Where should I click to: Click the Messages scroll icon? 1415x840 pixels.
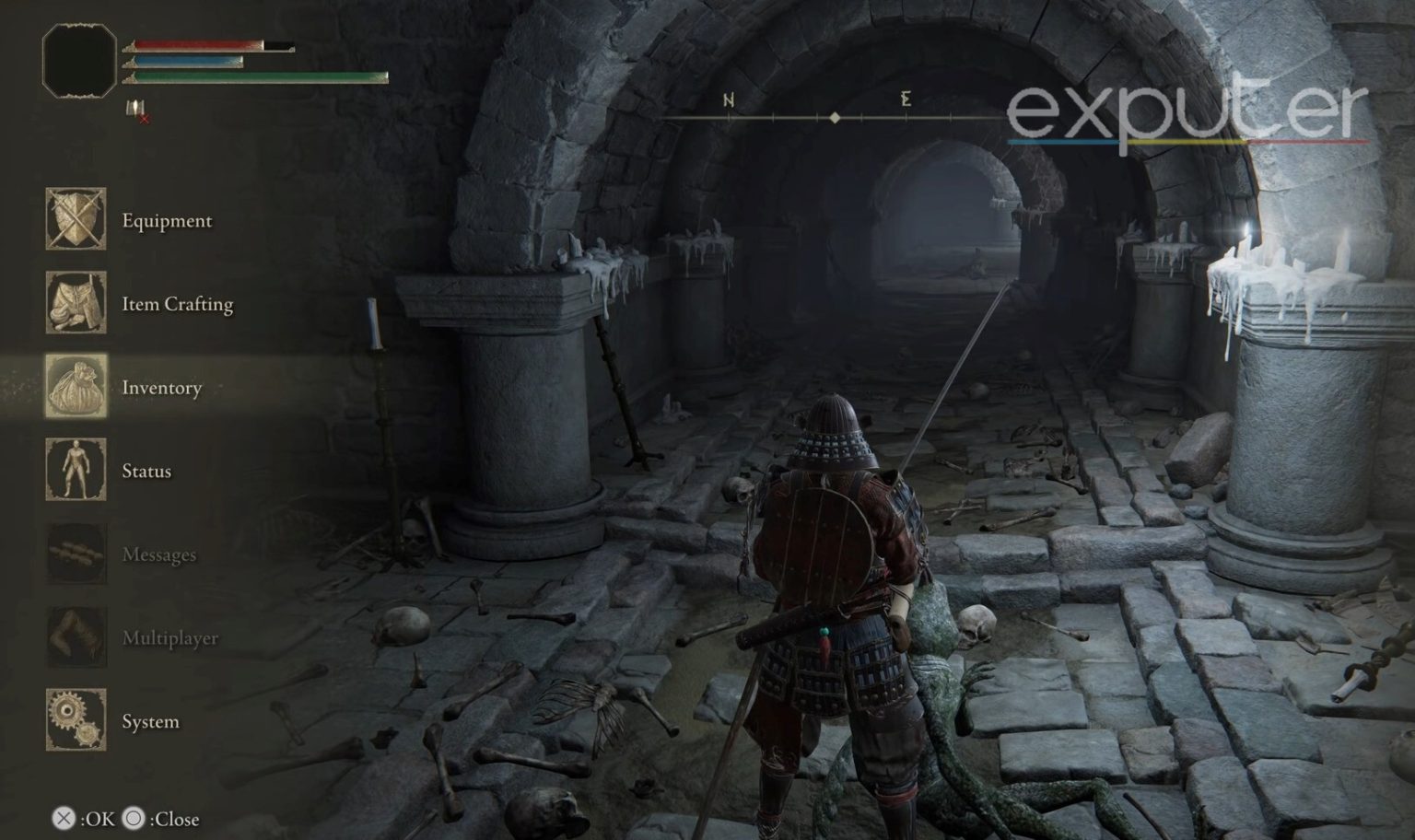coord(76,554)
